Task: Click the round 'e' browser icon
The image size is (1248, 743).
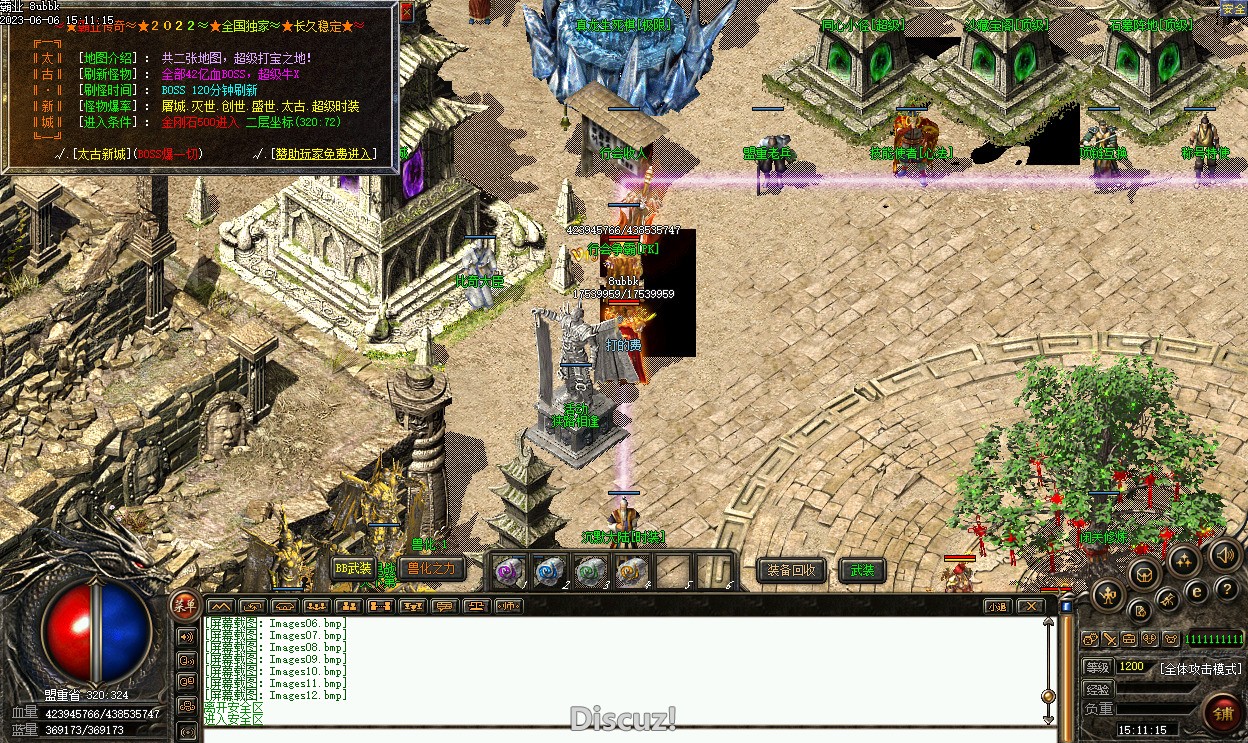Action: click(x=1196, y=592)
